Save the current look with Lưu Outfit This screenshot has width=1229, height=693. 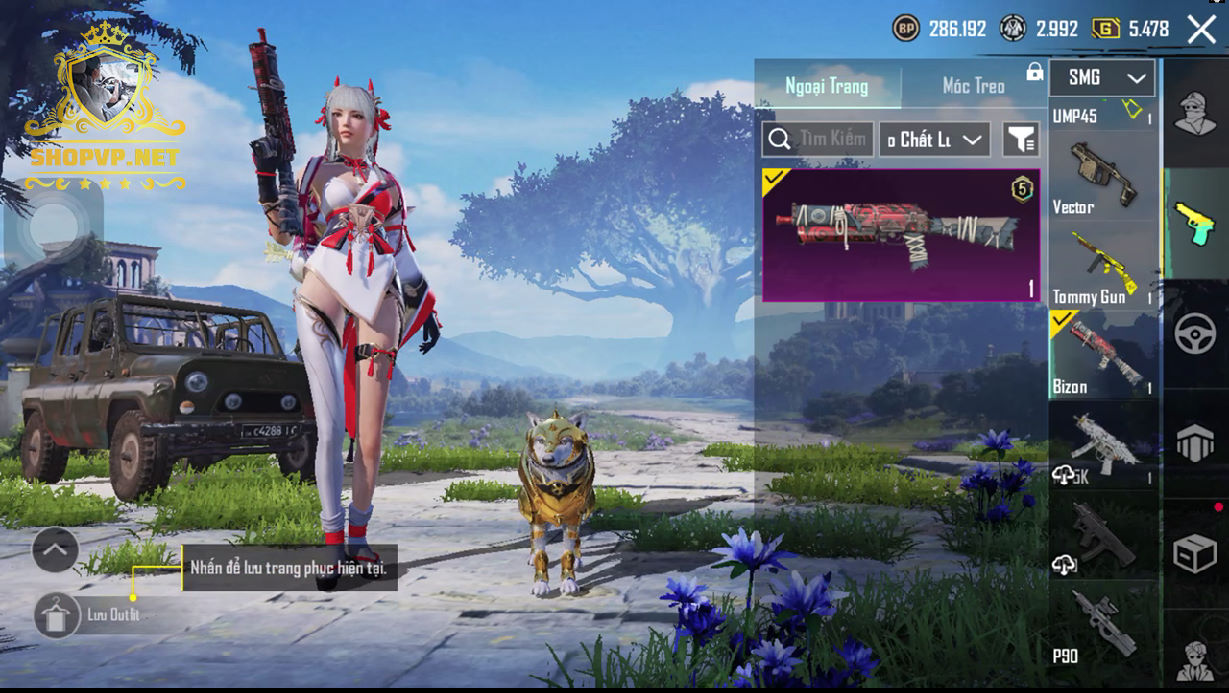(59, 615)
